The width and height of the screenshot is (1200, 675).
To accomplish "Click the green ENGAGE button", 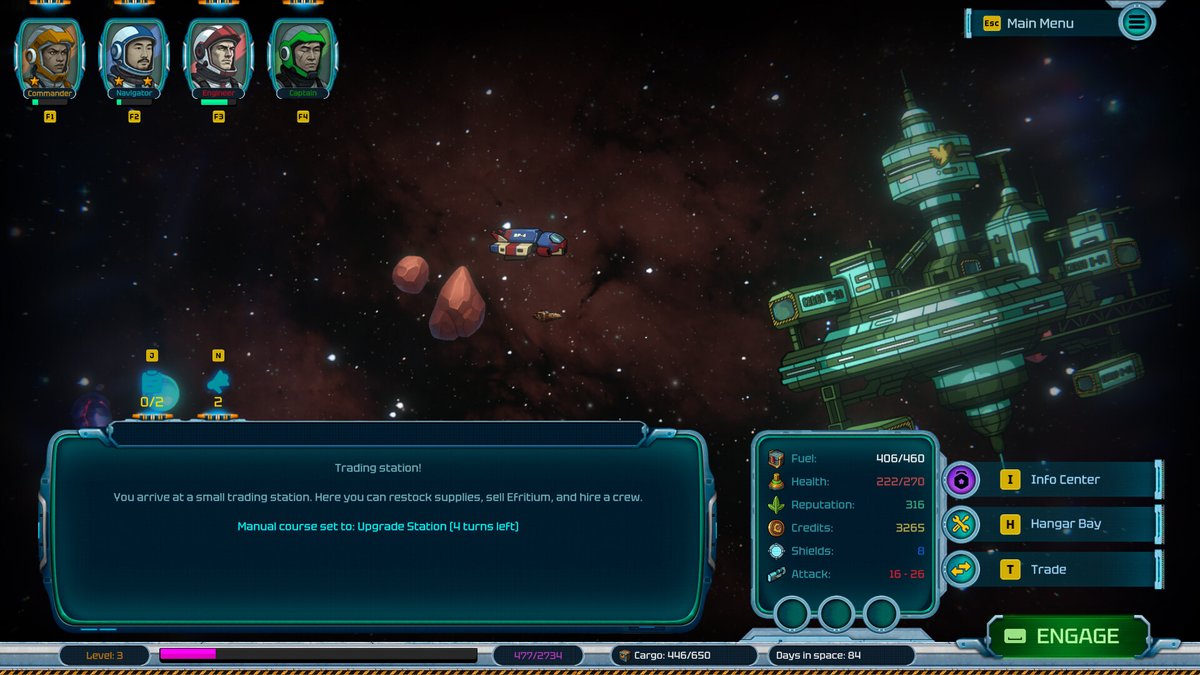I will pyautogui.click(x=1066, y=636).
